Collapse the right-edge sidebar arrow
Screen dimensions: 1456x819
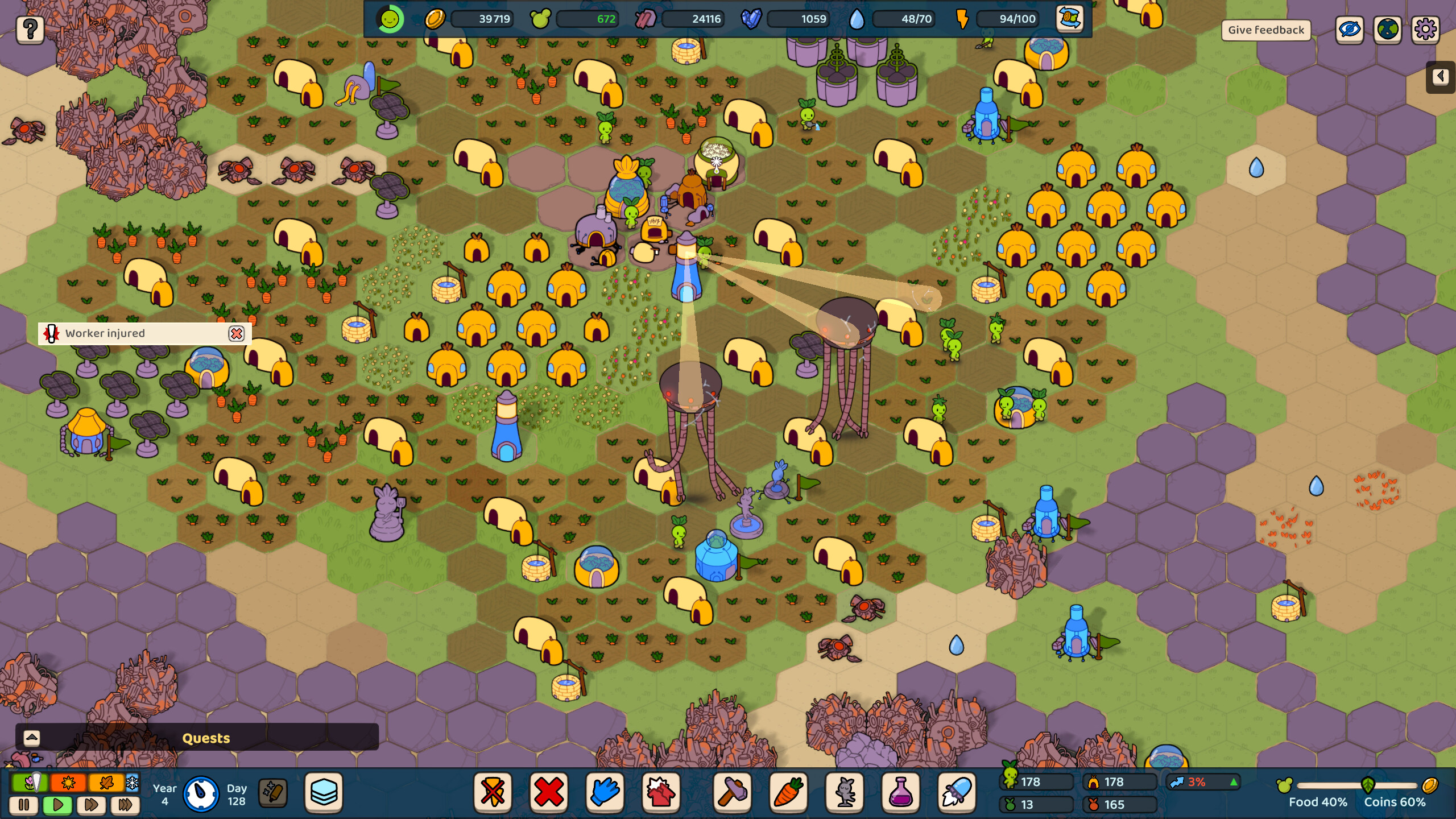(x=1440, y=77)
